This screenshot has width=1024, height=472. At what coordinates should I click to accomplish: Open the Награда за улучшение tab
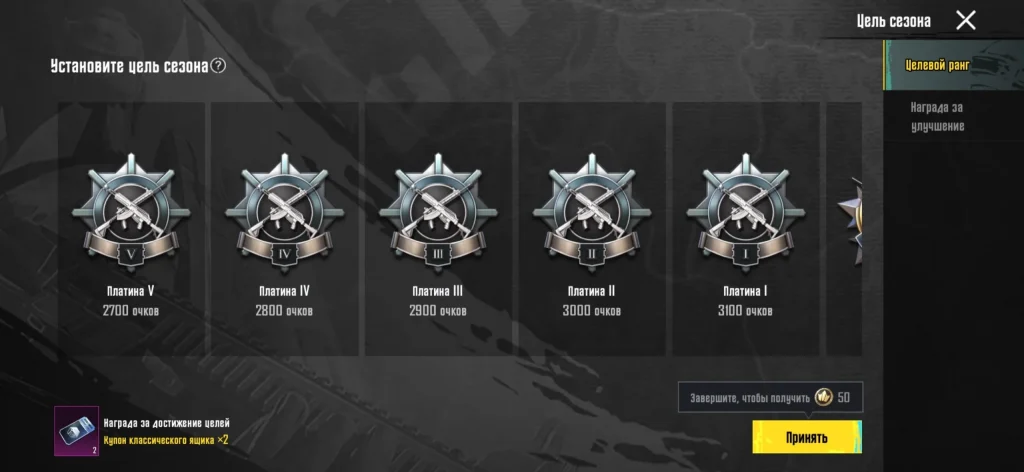(938, 117)
